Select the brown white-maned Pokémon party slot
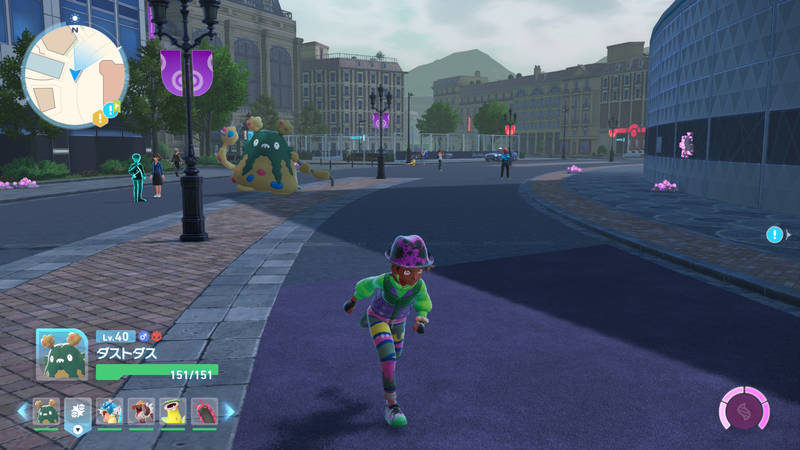 tap(142, 412)
